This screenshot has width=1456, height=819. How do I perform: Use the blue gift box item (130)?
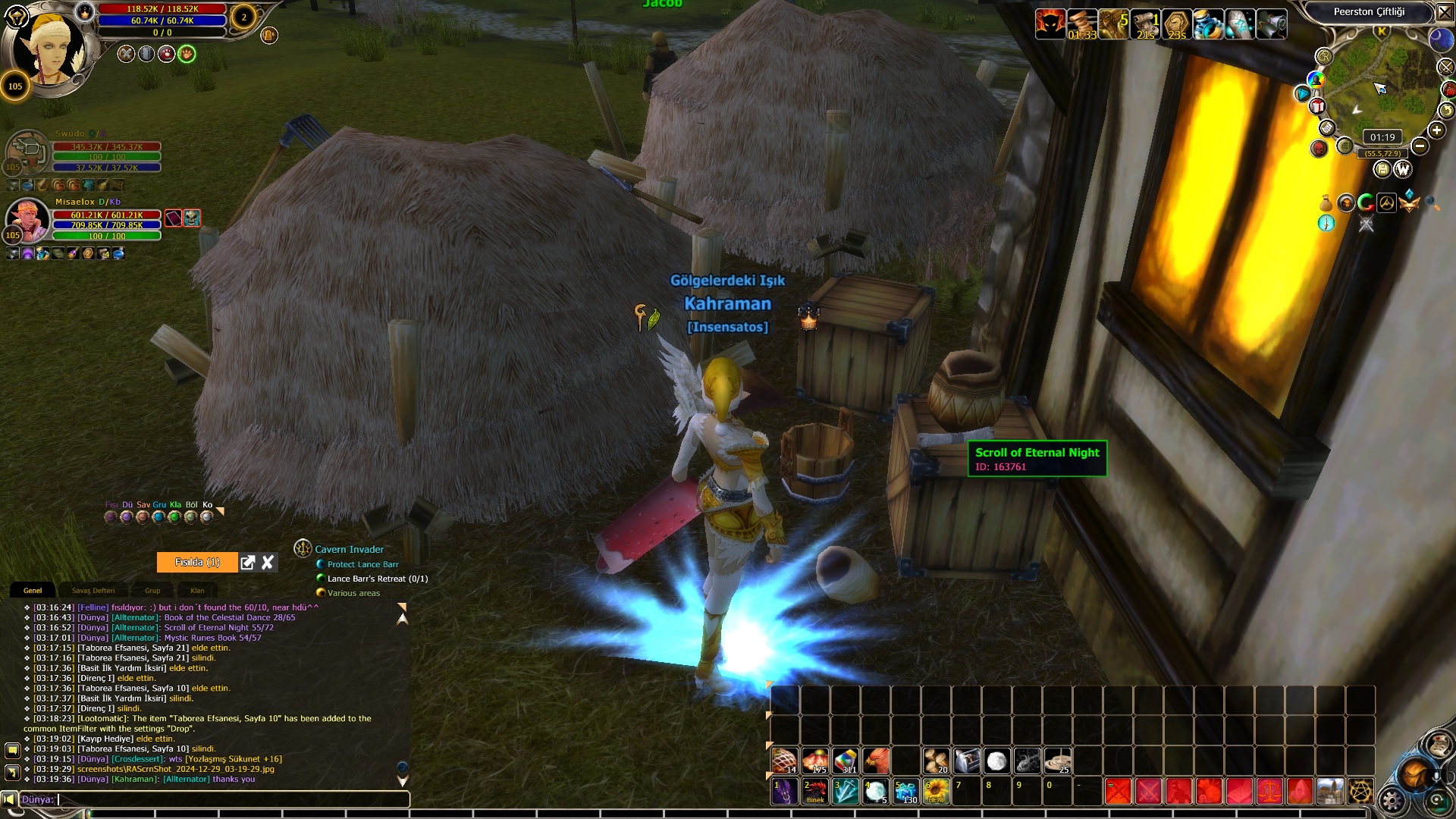(906, 791)
